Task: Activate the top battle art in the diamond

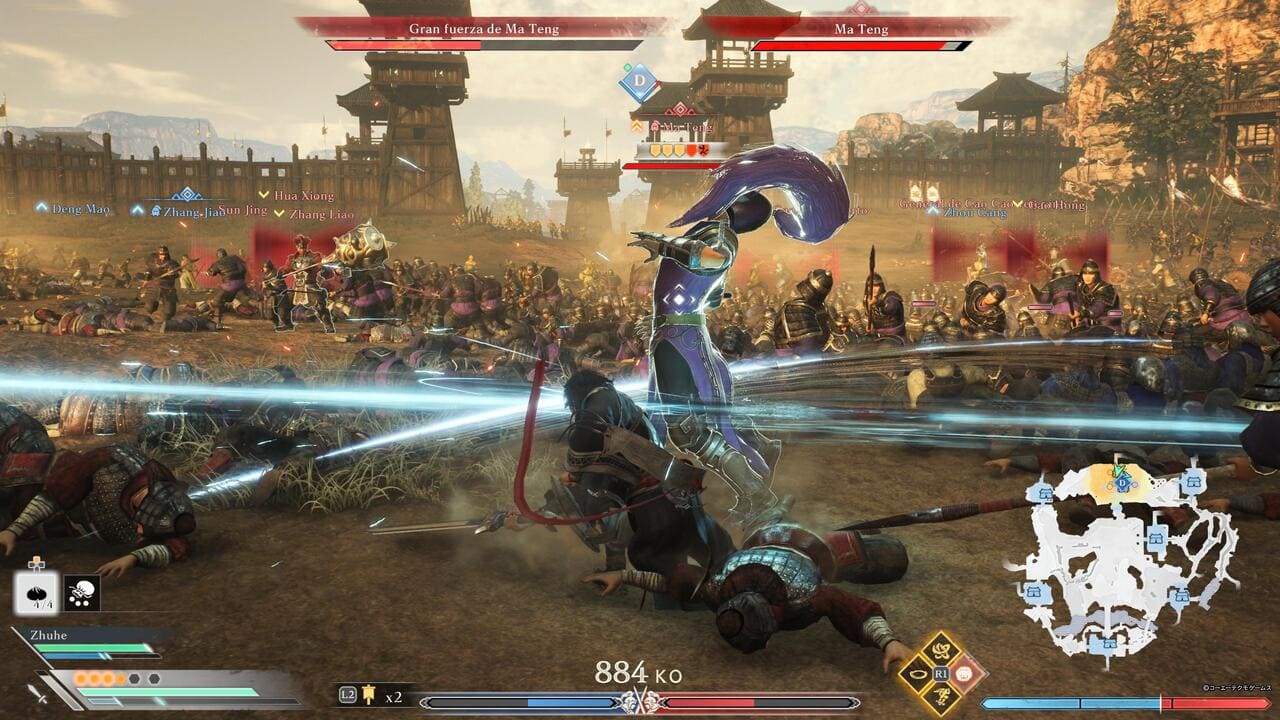Action: coord(940,651)
